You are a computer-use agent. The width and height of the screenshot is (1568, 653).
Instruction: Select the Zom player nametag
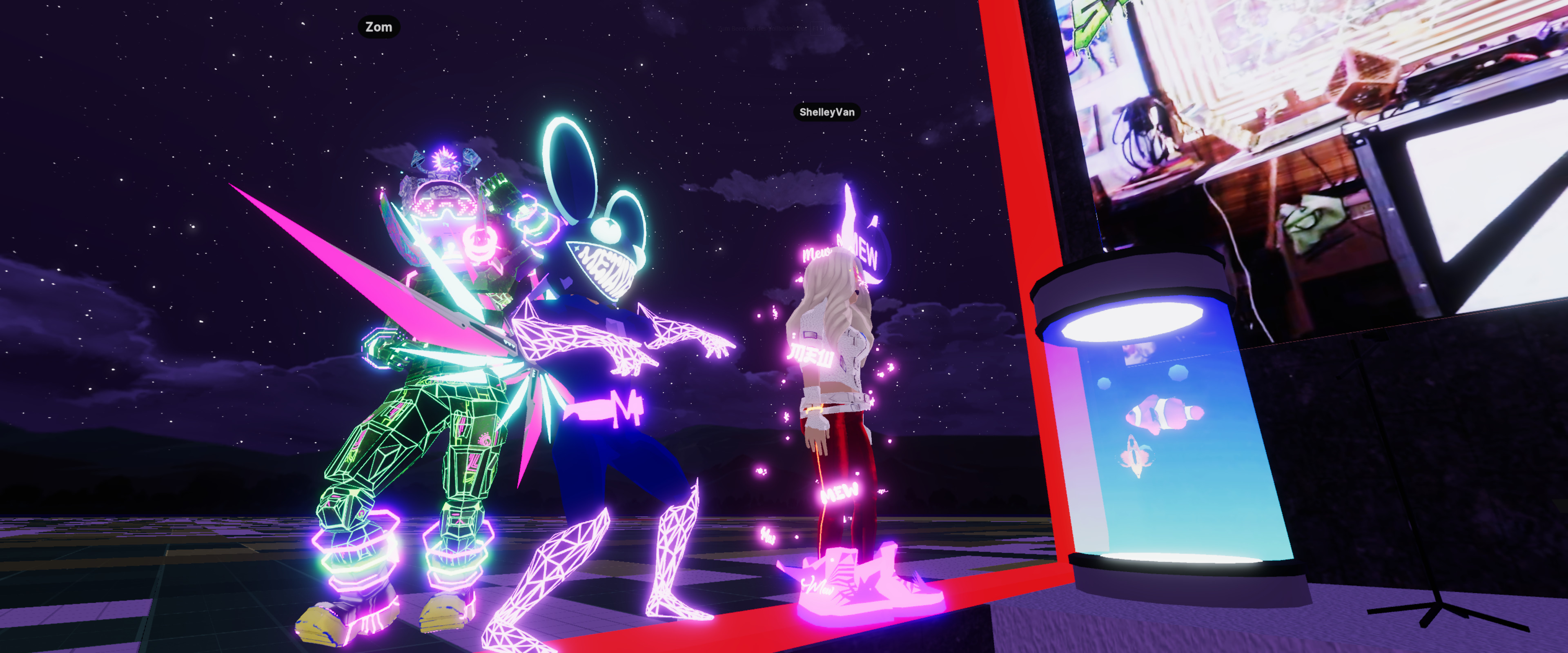coord(379,27)
